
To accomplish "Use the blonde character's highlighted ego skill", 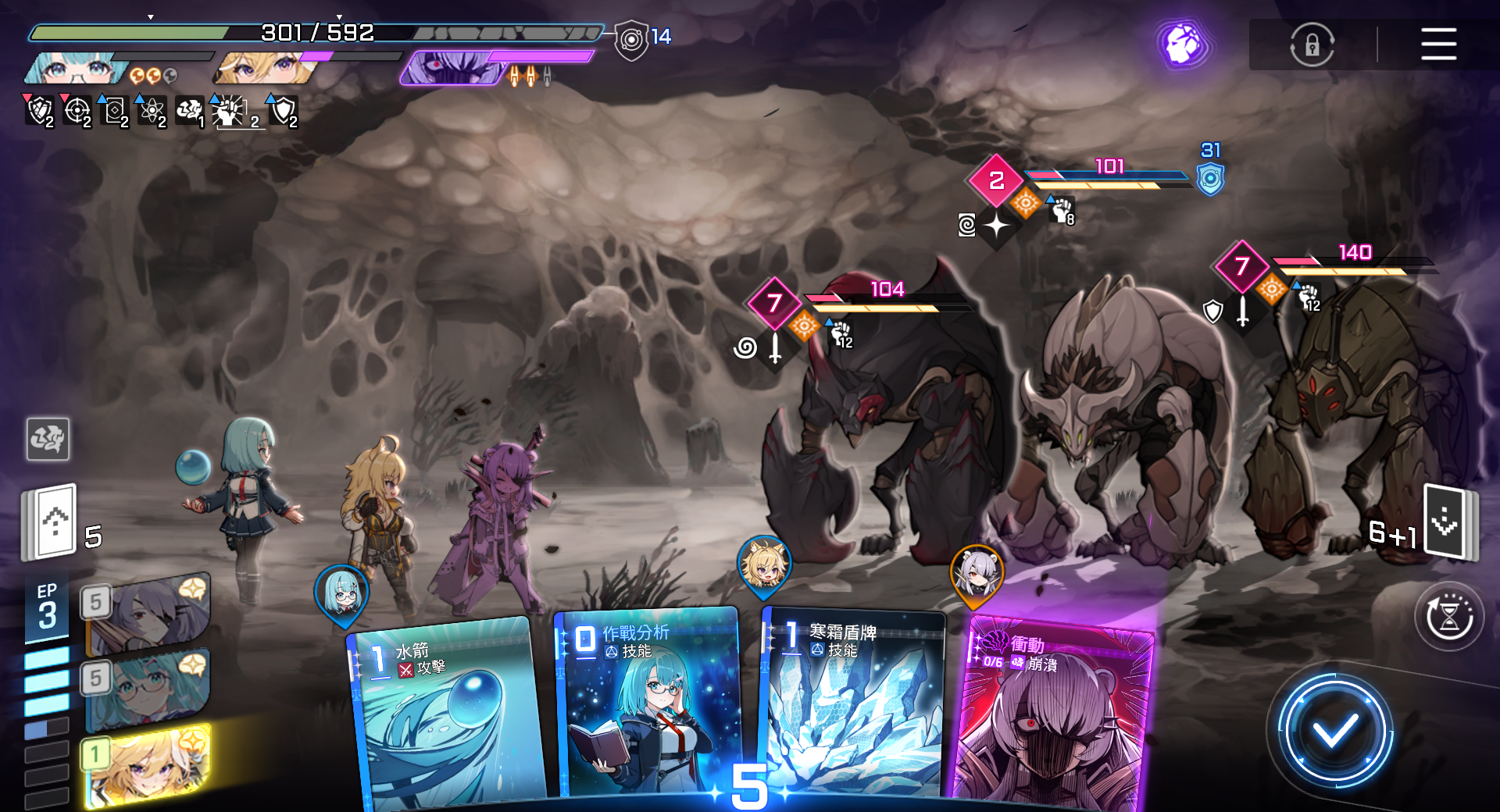I will tap(148, 765).
